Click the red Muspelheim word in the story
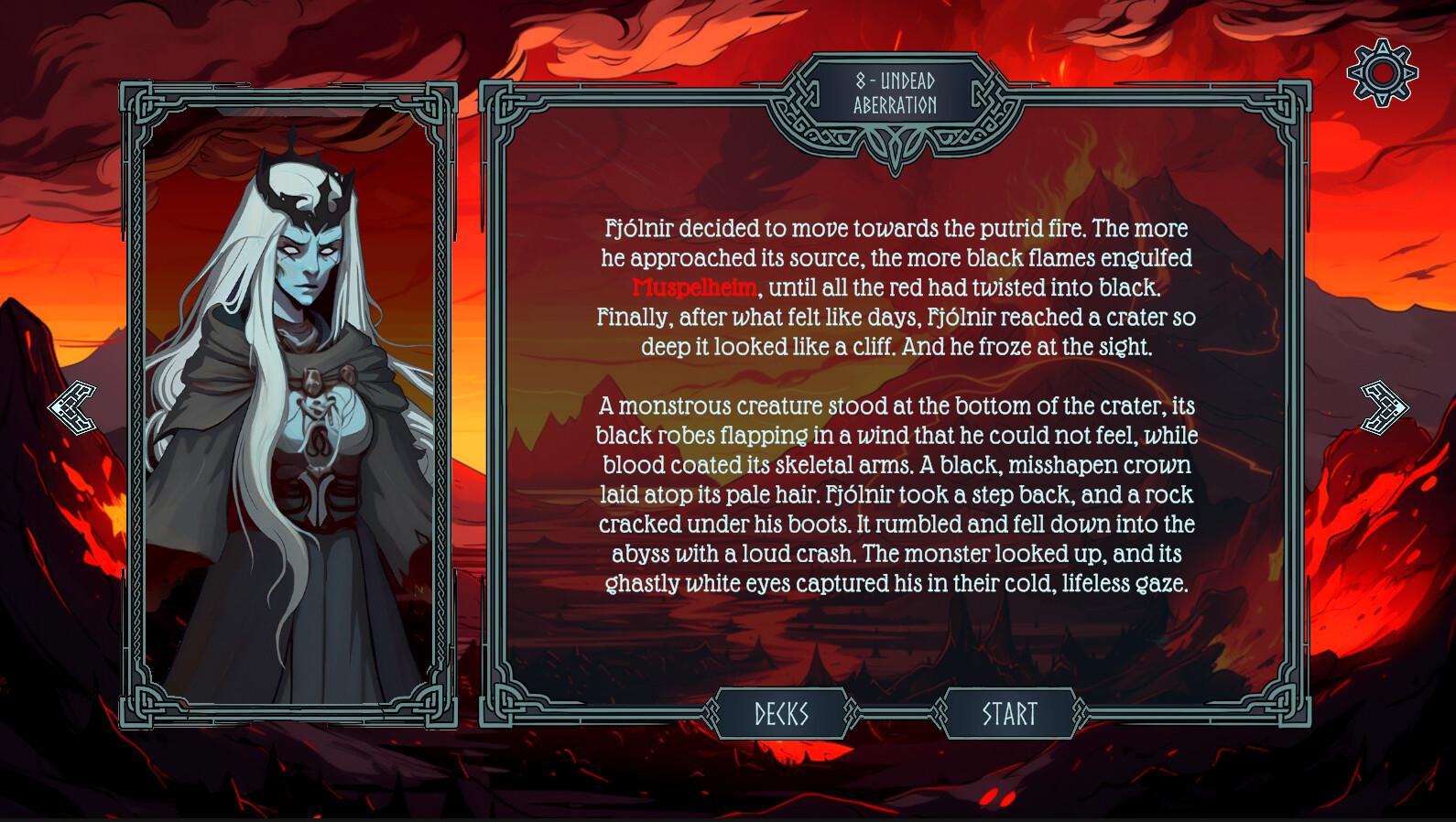This screenshot has width=1456, height=822. click(x=693, y=287)
